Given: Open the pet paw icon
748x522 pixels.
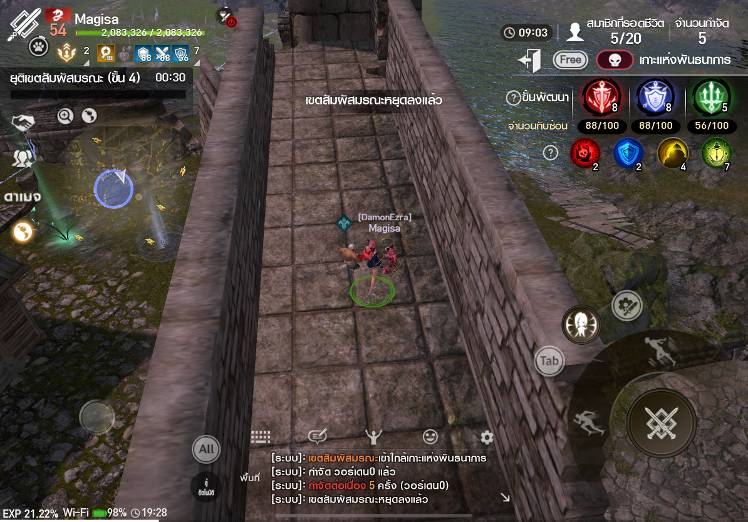Looking at the screenshot, I should tap(38, 46).
